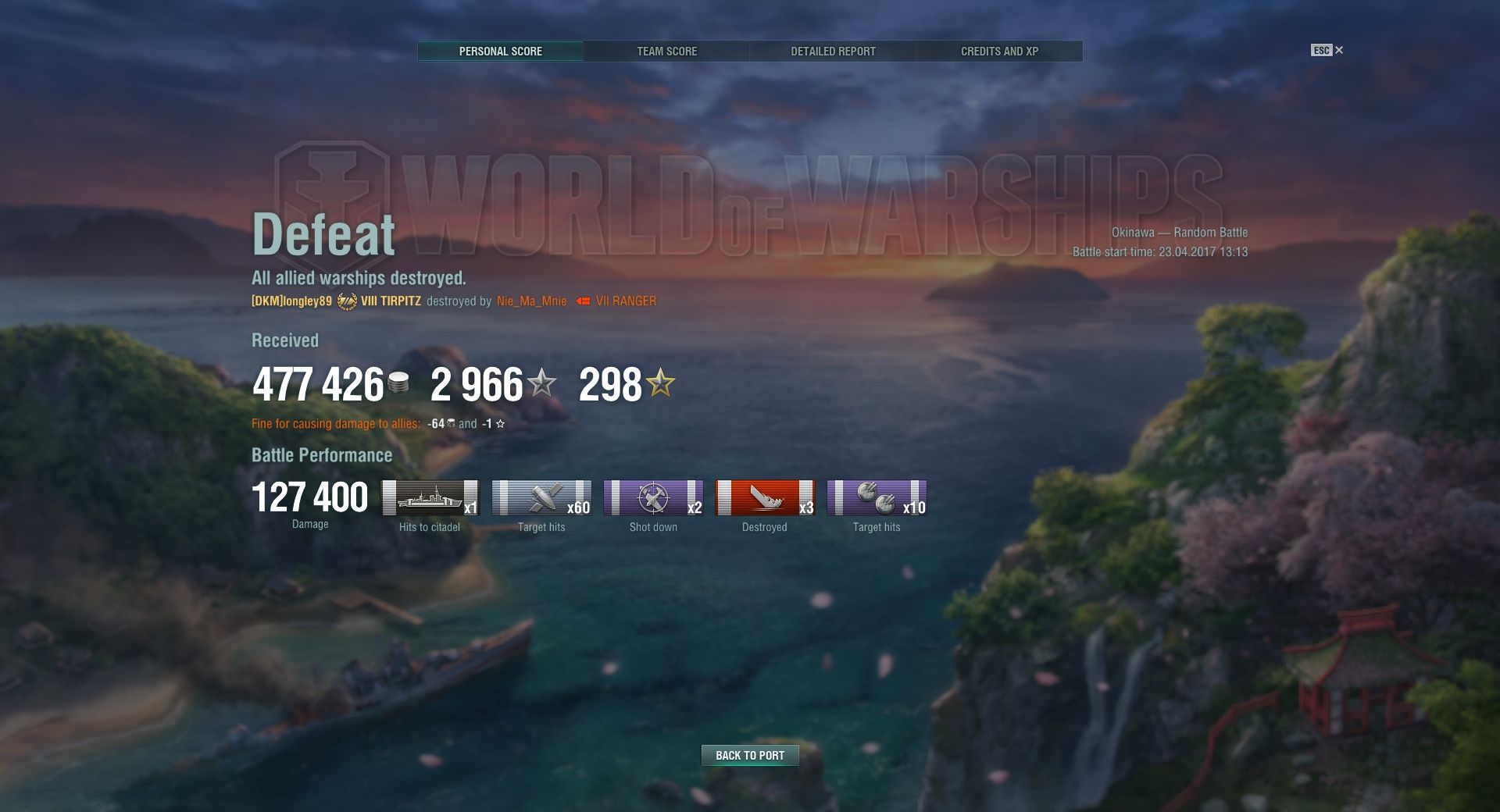The height and width of the screenshot is (812, 1500).
Task: Click the x60 Target hits ribbon
Action: [x=541, y=498]
